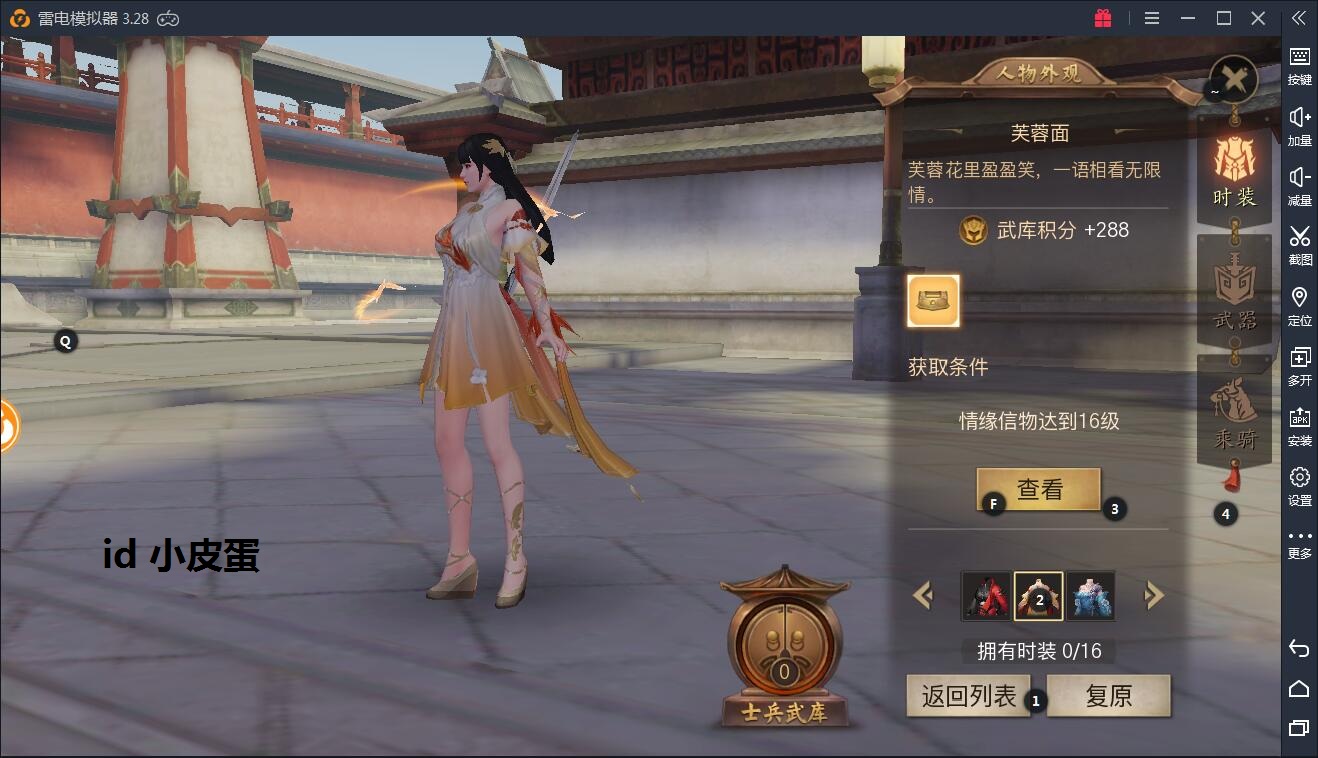The width and height of the screenshot is (1318, 758).
Task: Open the 武器 weapon tab
Action: pyautogui.click(x=1234, y=292)
